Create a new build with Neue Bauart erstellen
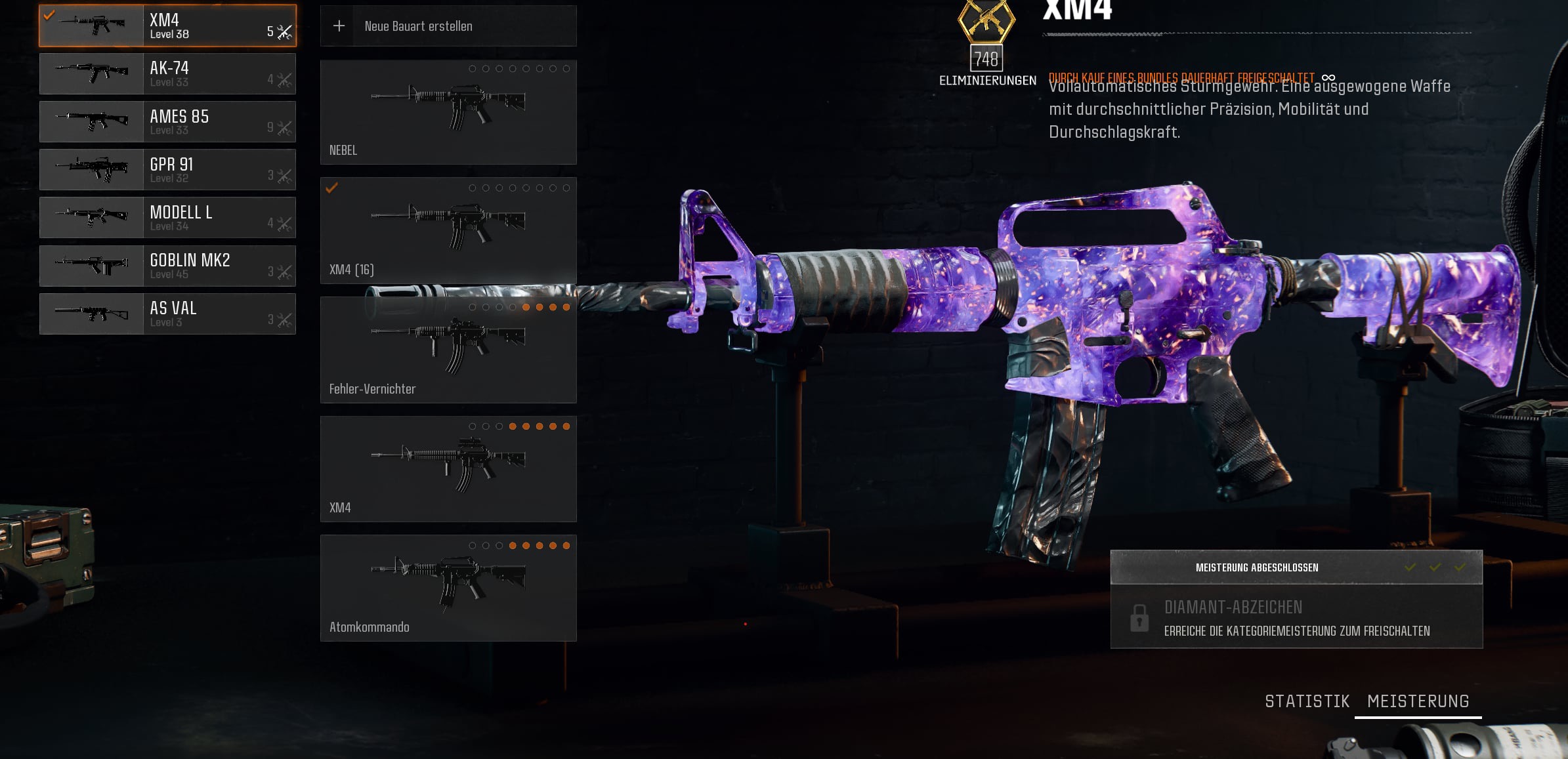 point(448,26)
